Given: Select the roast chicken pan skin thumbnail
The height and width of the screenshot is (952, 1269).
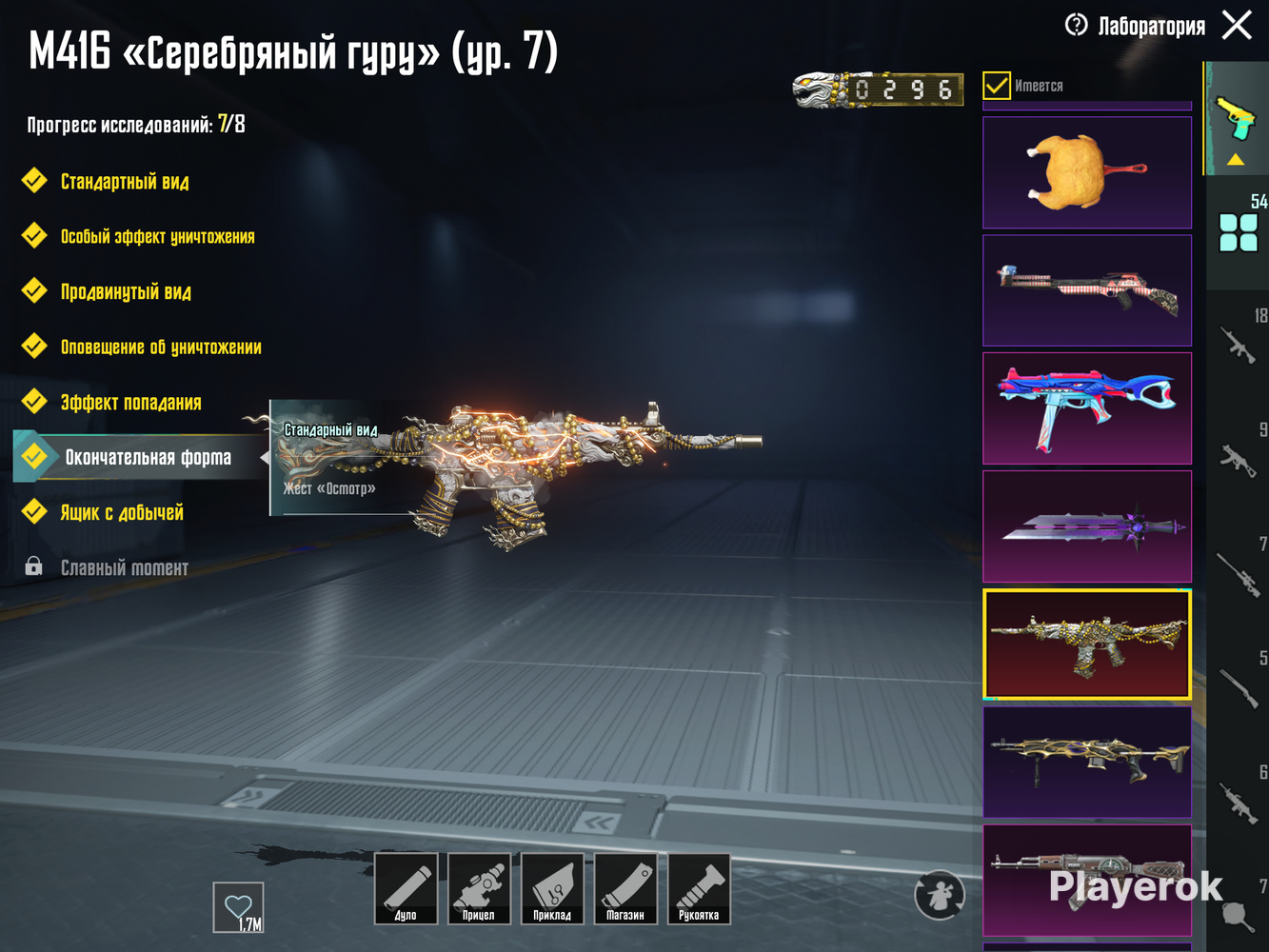Looking at the screenshot, I should coord(1086,172).
